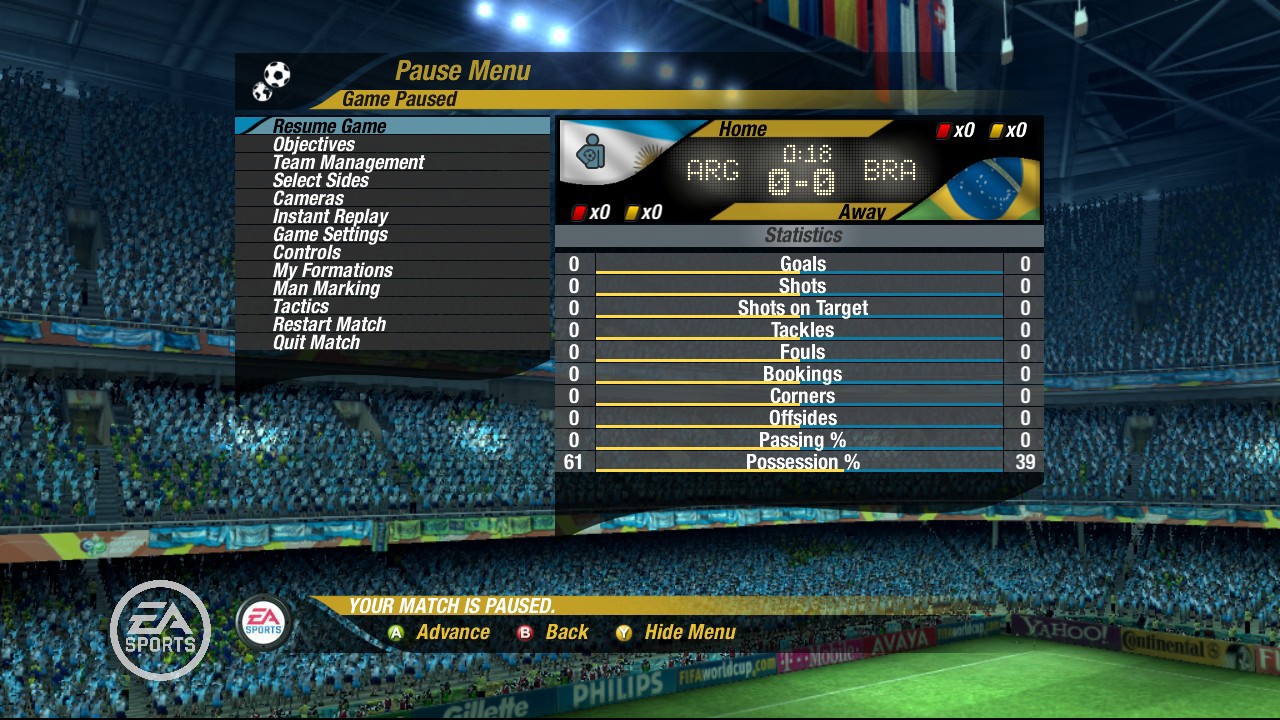The width and height of the screenshot is (1280, 720).
Task: Select the Man Marking option
Action: click(x=326, y=288)
